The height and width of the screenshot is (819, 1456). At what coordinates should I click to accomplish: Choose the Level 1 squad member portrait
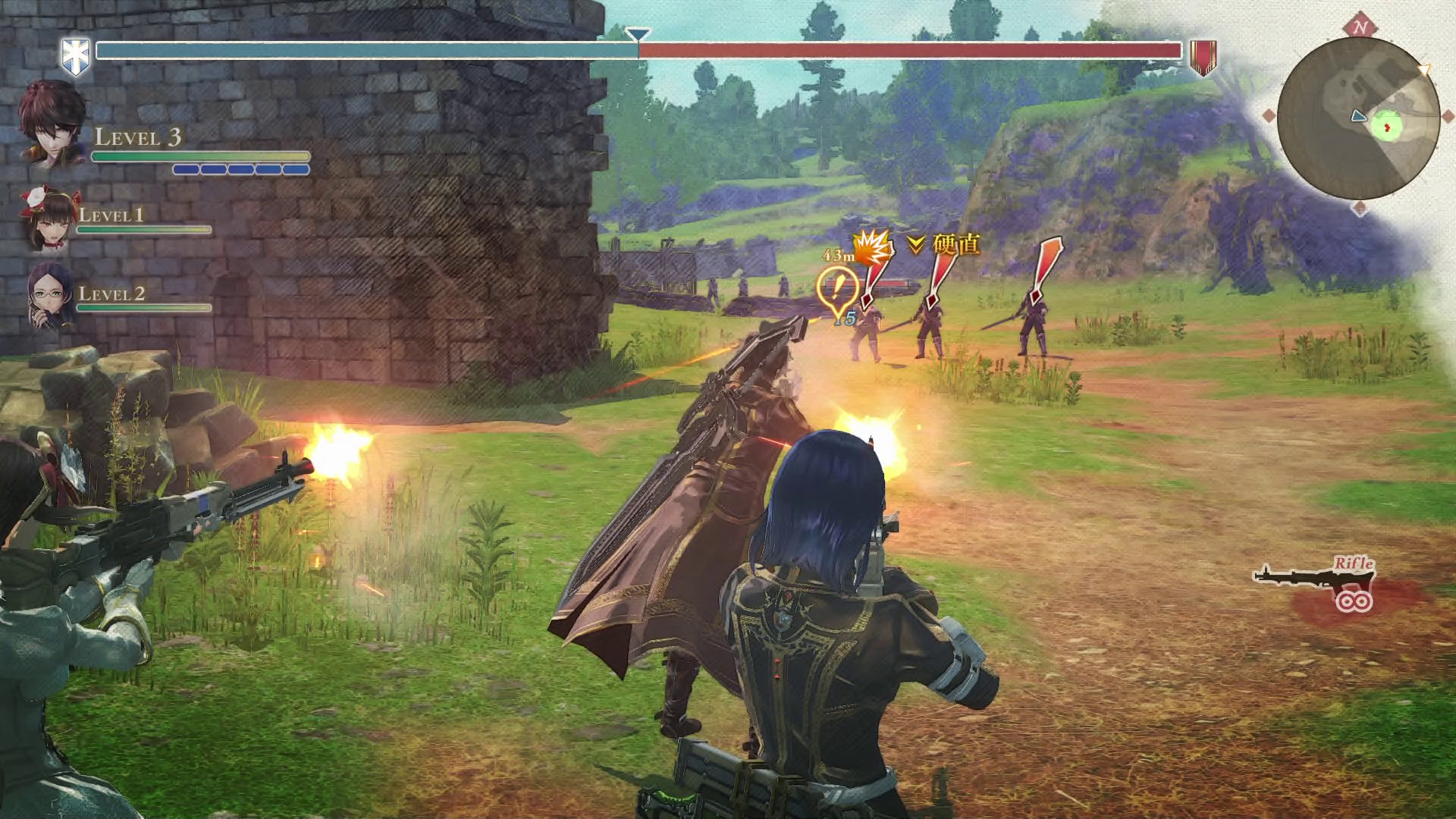pyautogui.click(x=48, y=218)
